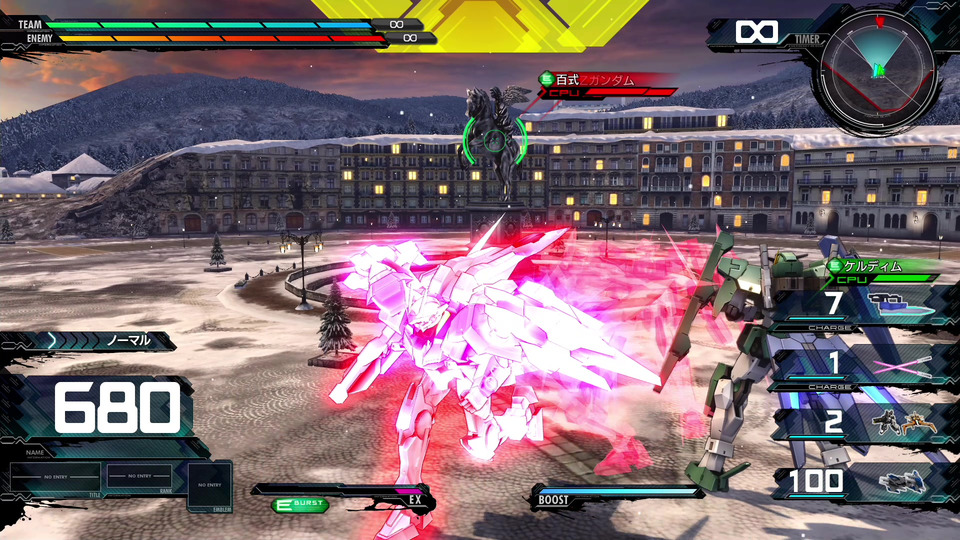Open the Emblem panel on the player card
Viewport: 960px width, 540px height.
[x=209, y=485]
